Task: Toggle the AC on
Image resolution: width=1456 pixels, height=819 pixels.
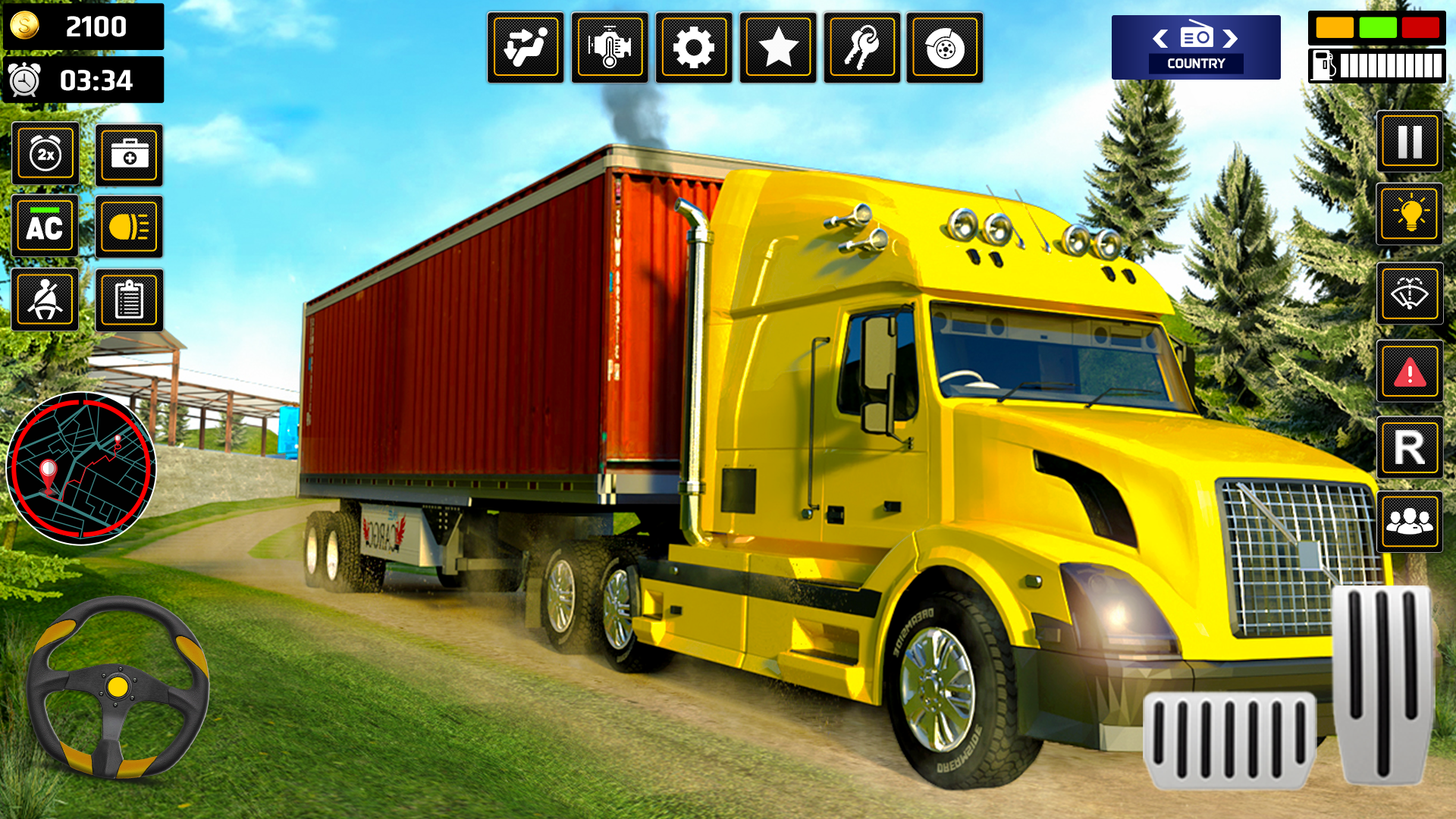Action: click(x=44, y=225)
